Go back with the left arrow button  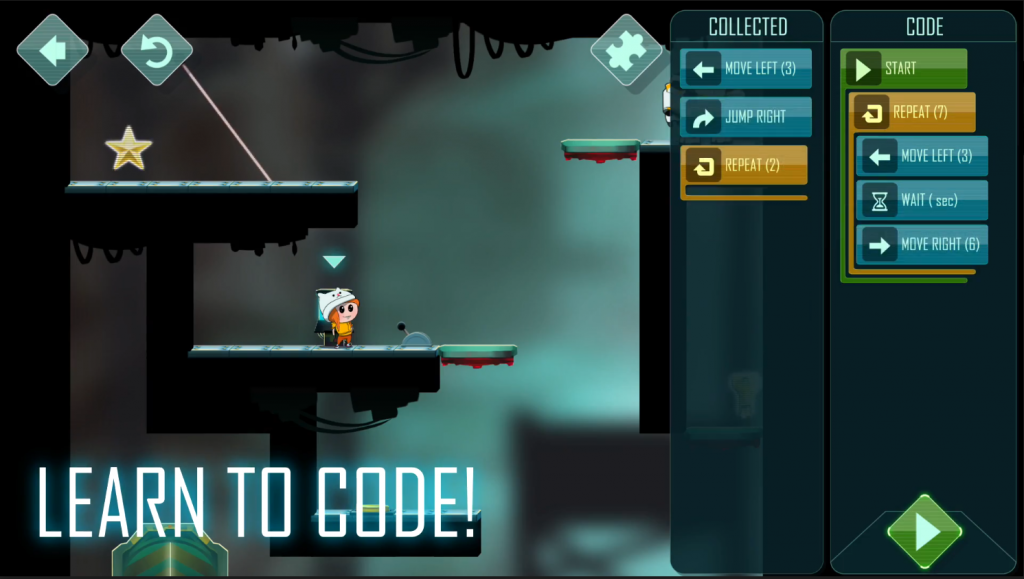tap(52, 49)
